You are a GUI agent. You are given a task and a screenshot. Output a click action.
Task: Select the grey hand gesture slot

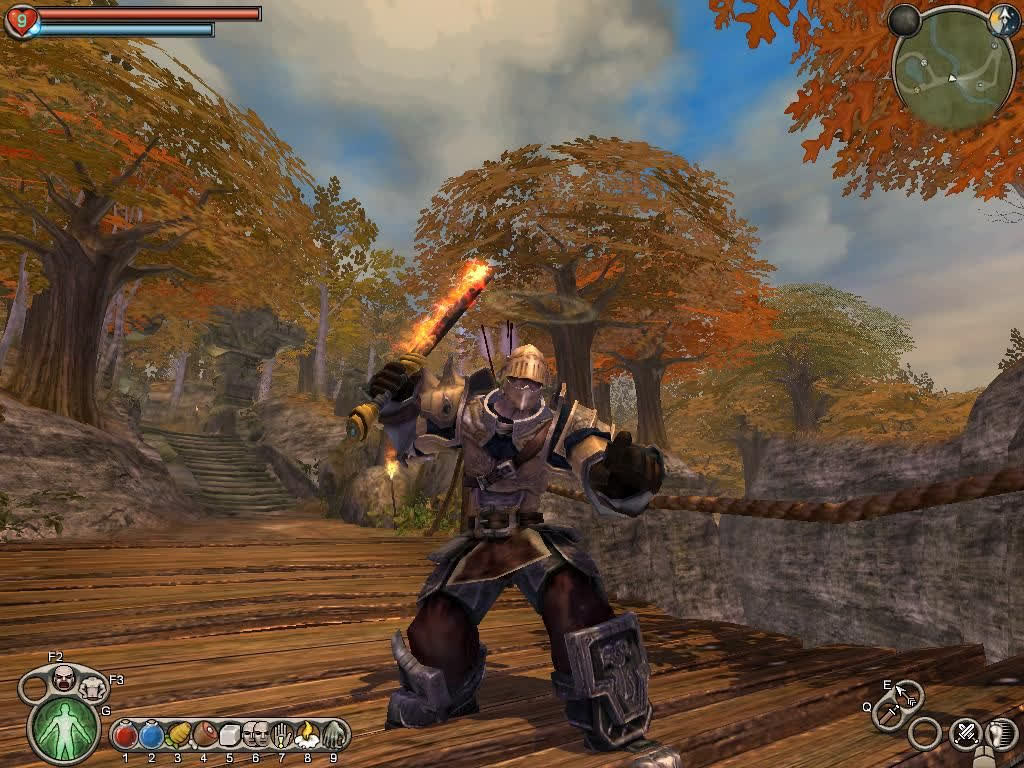point(333,736)
